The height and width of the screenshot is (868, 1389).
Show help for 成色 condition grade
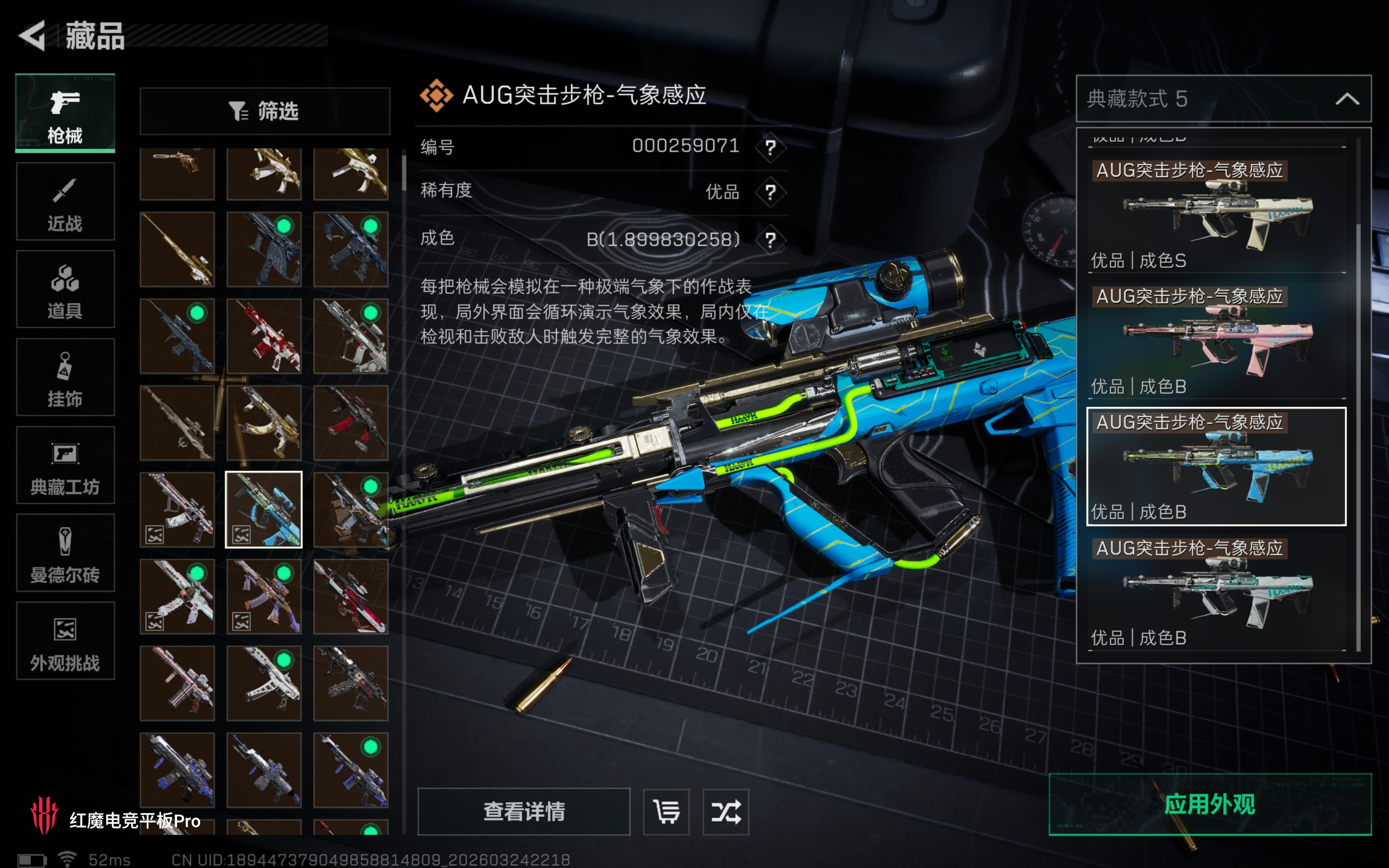click(x=770, y=239)
